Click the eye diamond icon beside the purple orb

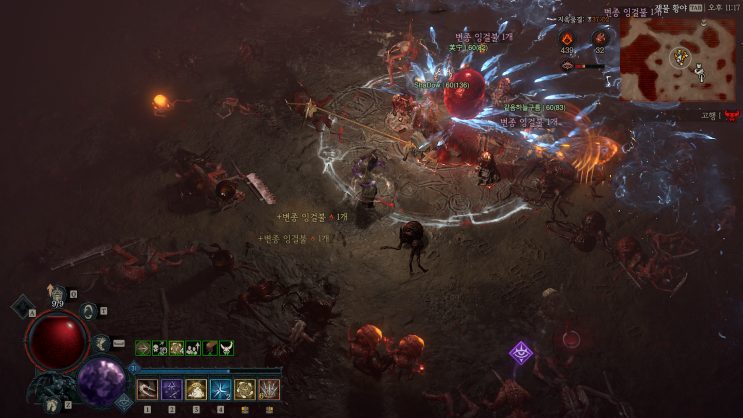[x=124, y=401]
